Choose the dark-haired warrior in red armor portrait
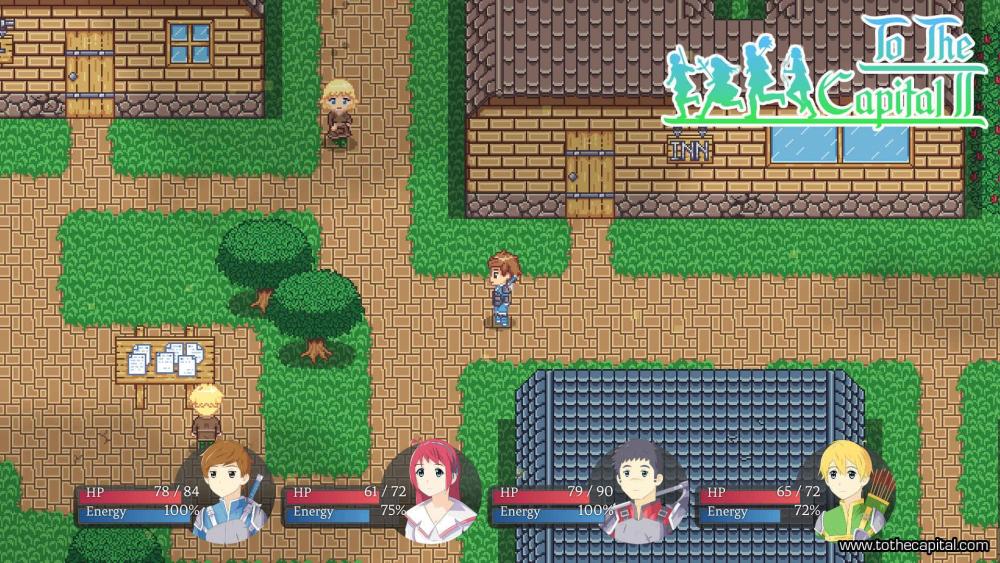Screen dimensions: 1000x563 click(x=638, y=490)
